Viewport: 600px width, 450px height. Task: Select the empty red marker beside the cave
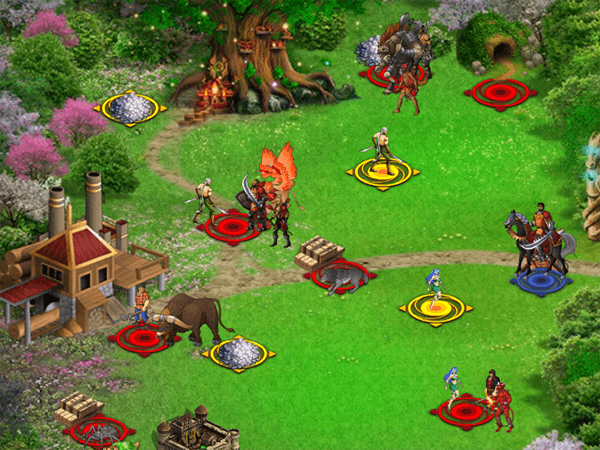501,93
